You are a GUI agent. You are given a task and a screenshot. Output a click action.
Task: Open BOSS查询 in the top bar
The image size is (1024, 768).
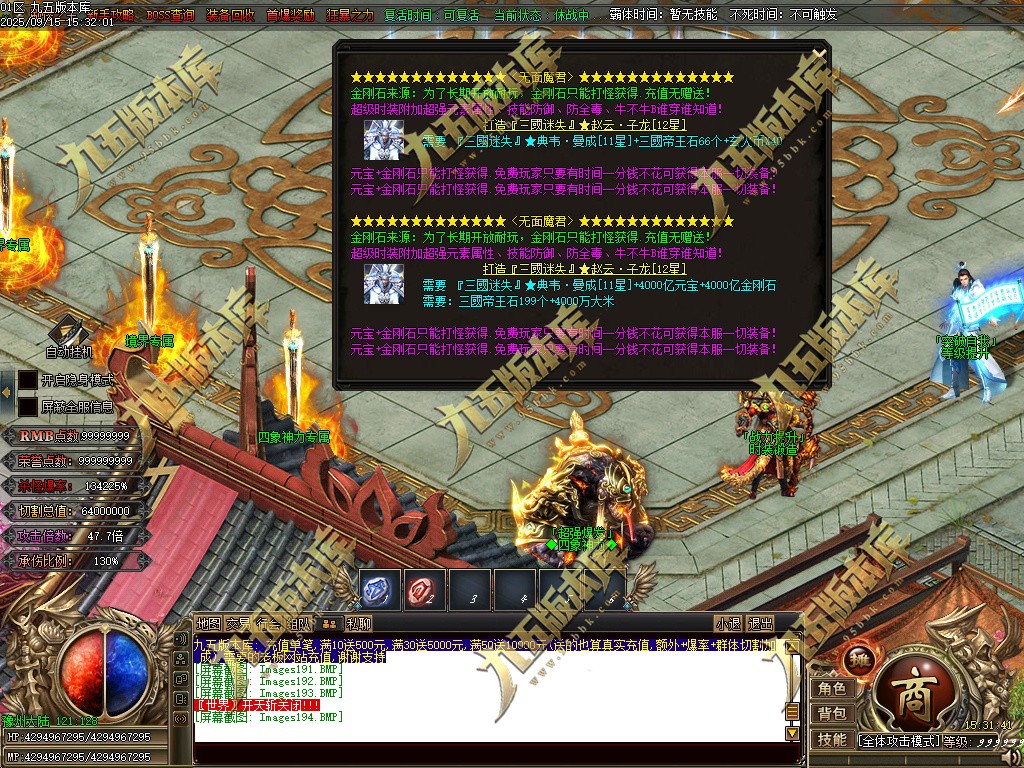point(170,16)
